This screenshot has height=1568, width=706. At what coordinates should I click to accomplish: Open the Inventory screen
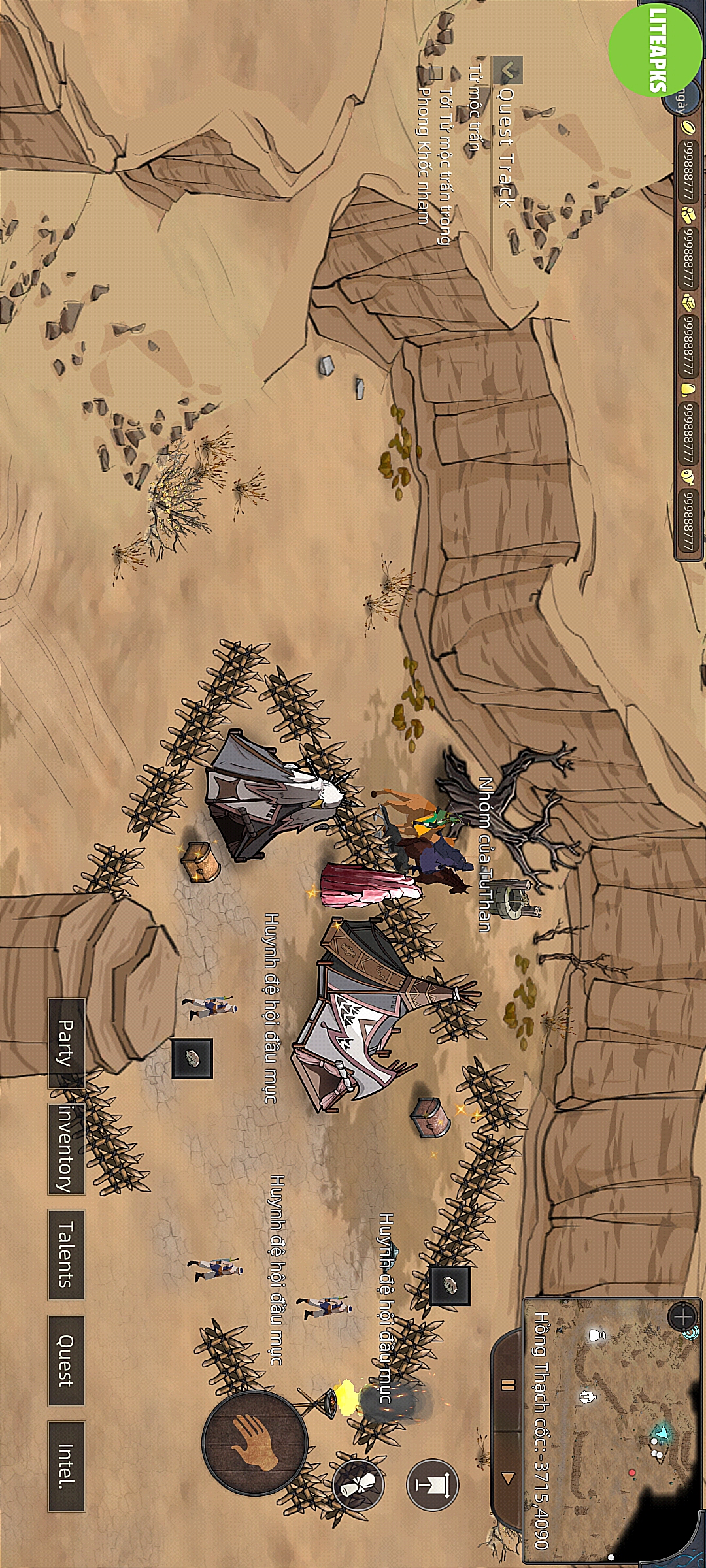[x=67, y=1149]
